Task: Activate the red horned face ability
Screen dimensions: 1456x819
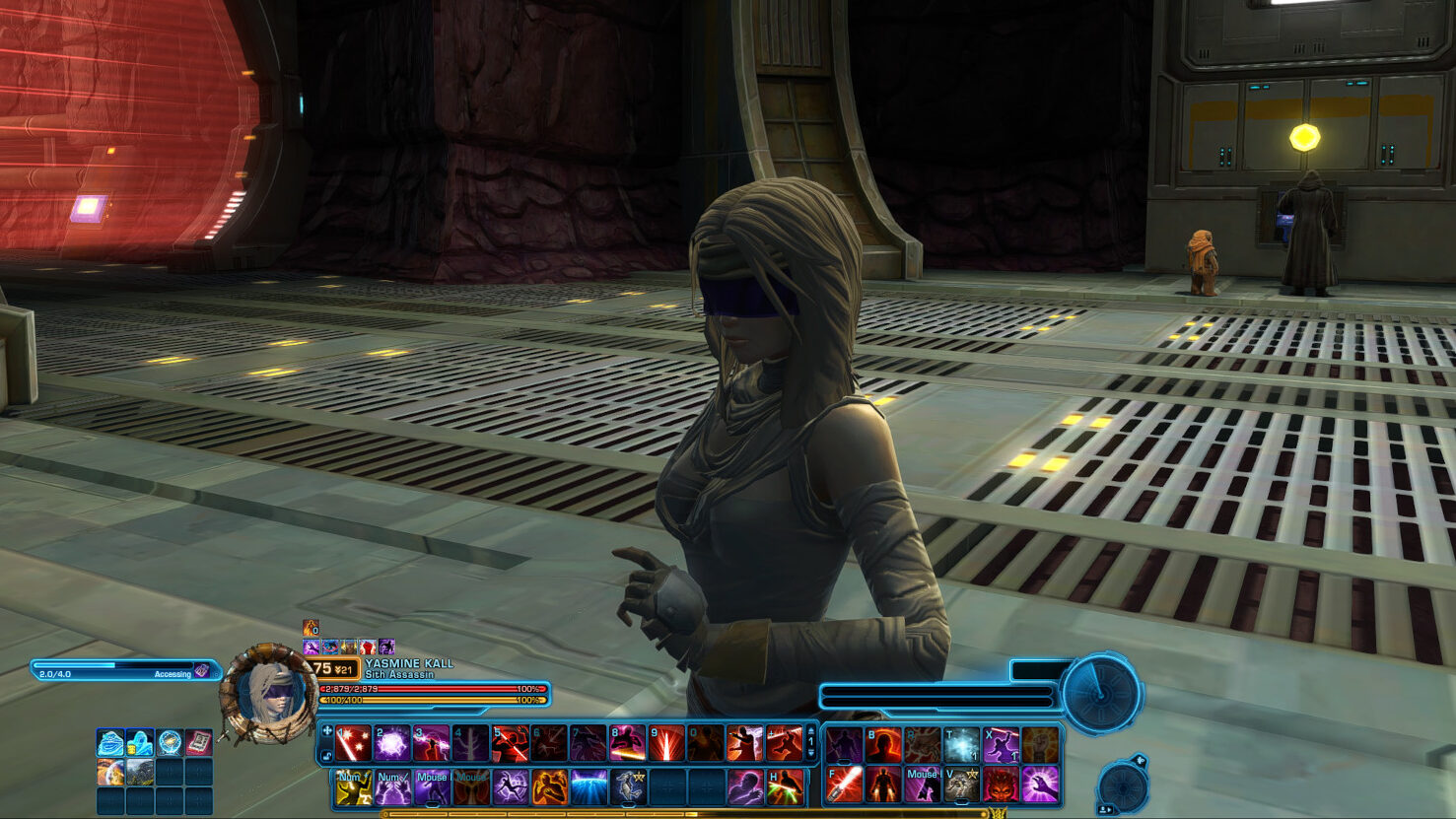Action: pos(1001,785)
